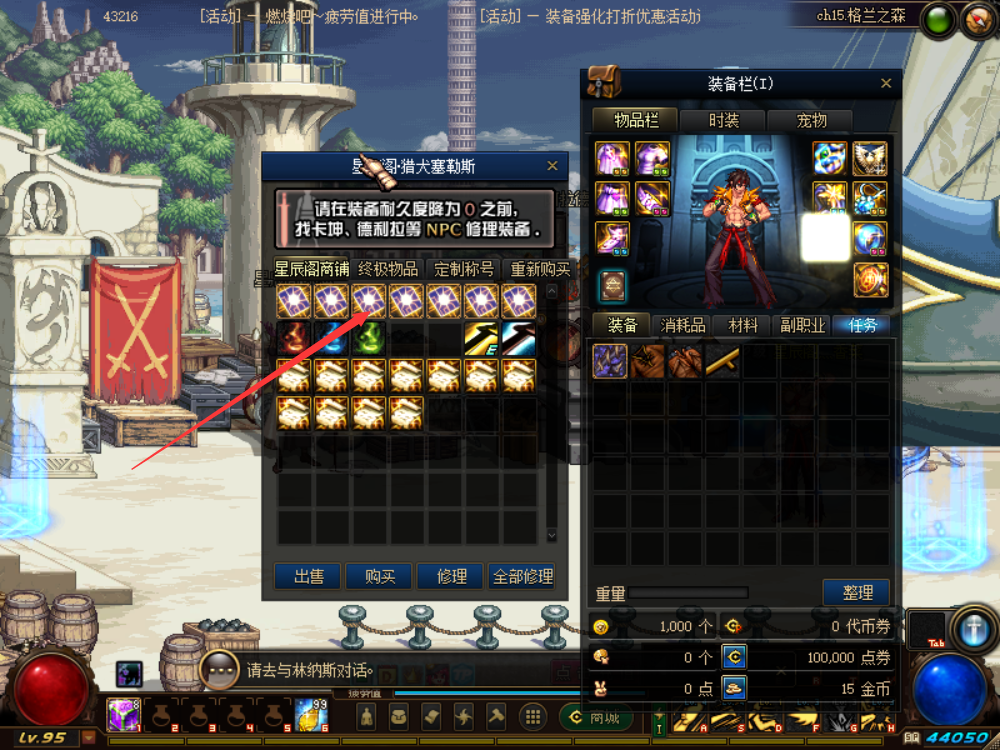1000x750 pixels.
Task: Repair everything with 全部修理
Action: [522, 577]
